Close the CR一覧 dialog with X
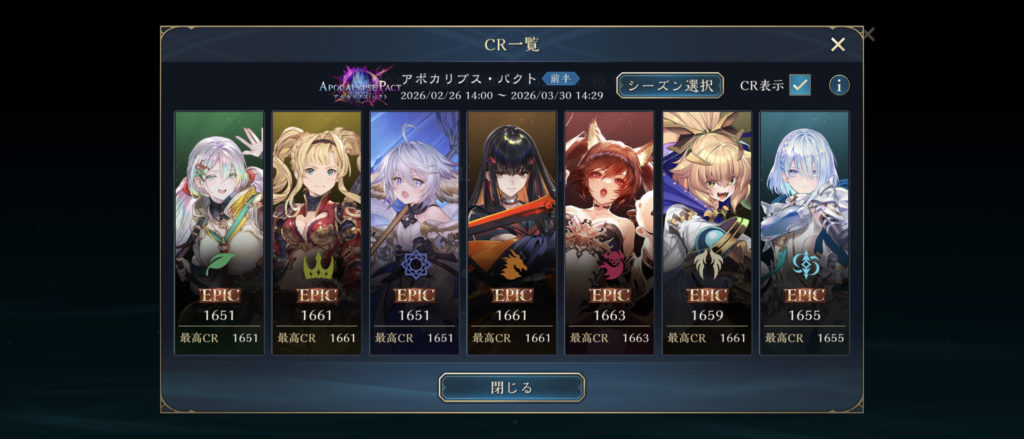The width and height of the screenshot is (1024, 439). (838, 44)
